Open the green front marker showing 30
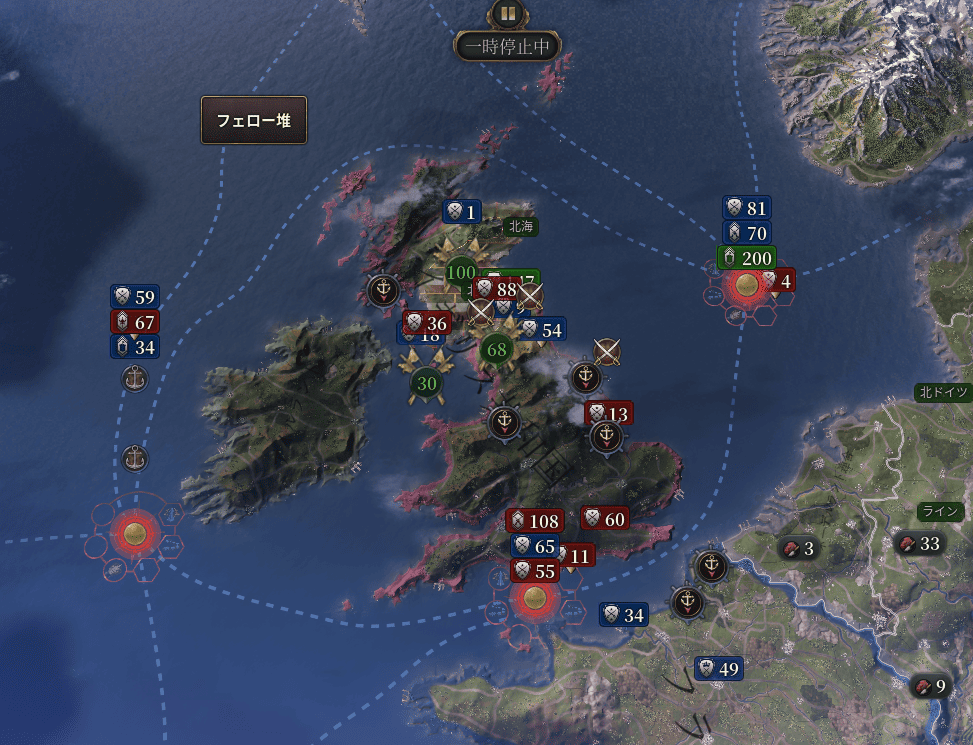 click(427, 383)
